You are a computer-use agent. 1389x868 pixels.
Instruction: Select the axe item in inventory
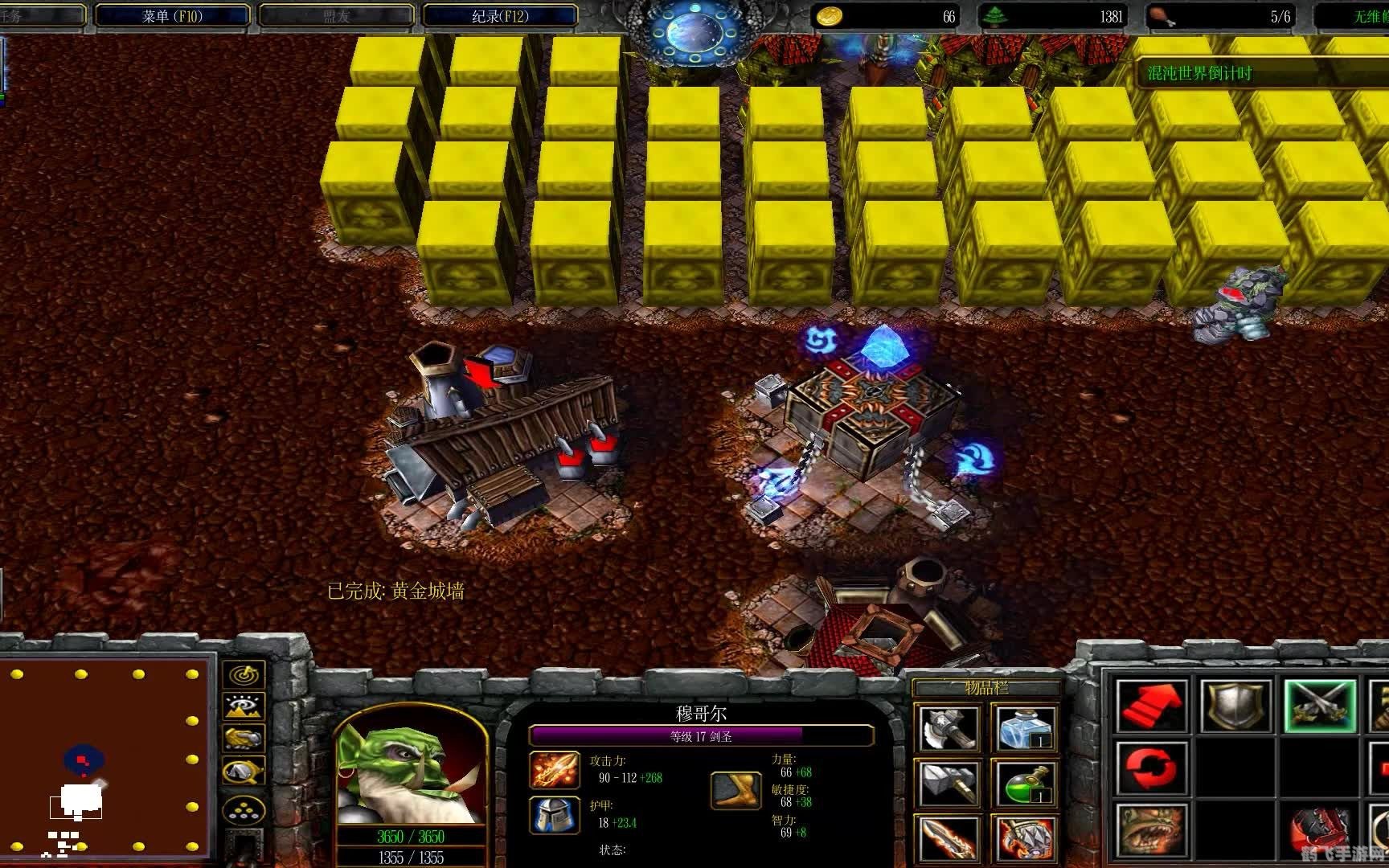949,728
